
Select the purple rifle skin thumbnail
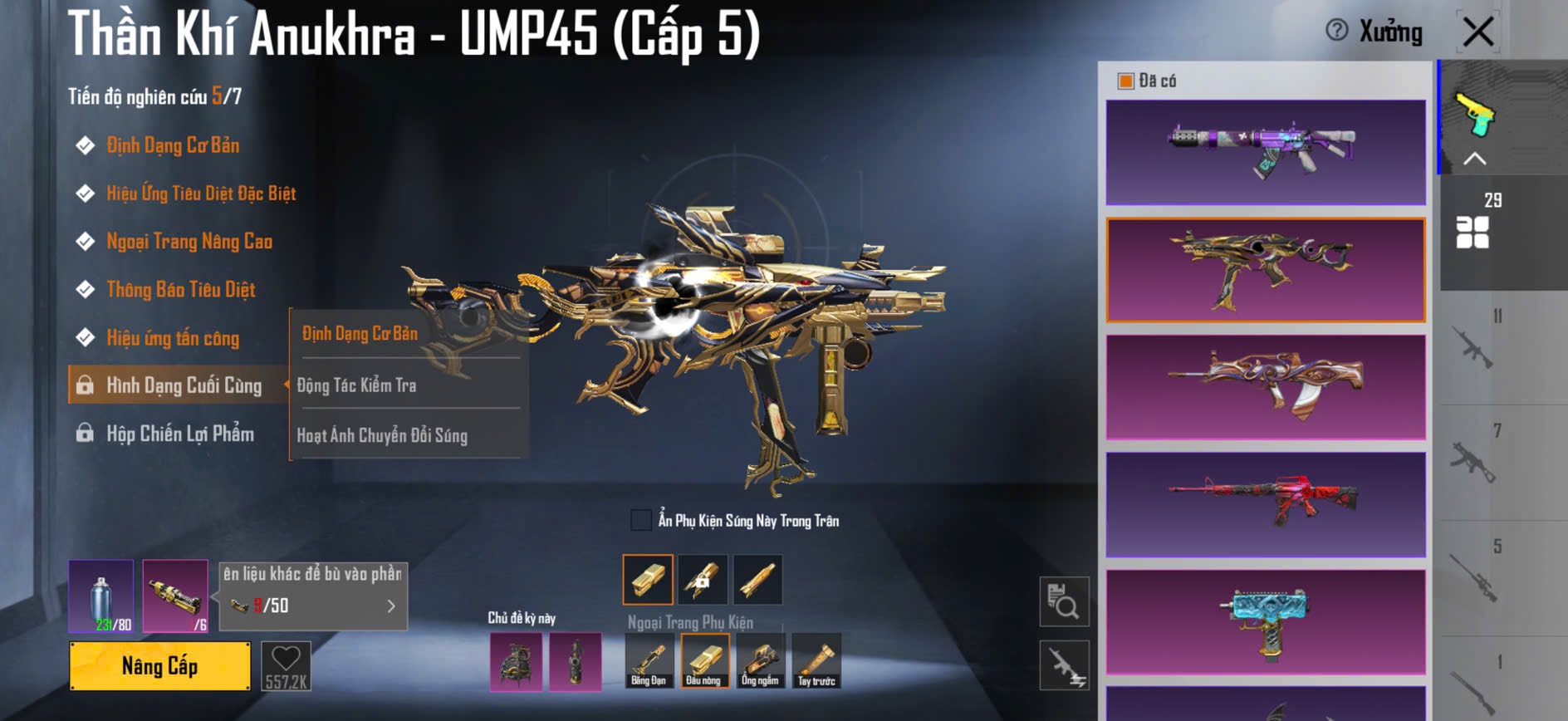[1266, 152]
